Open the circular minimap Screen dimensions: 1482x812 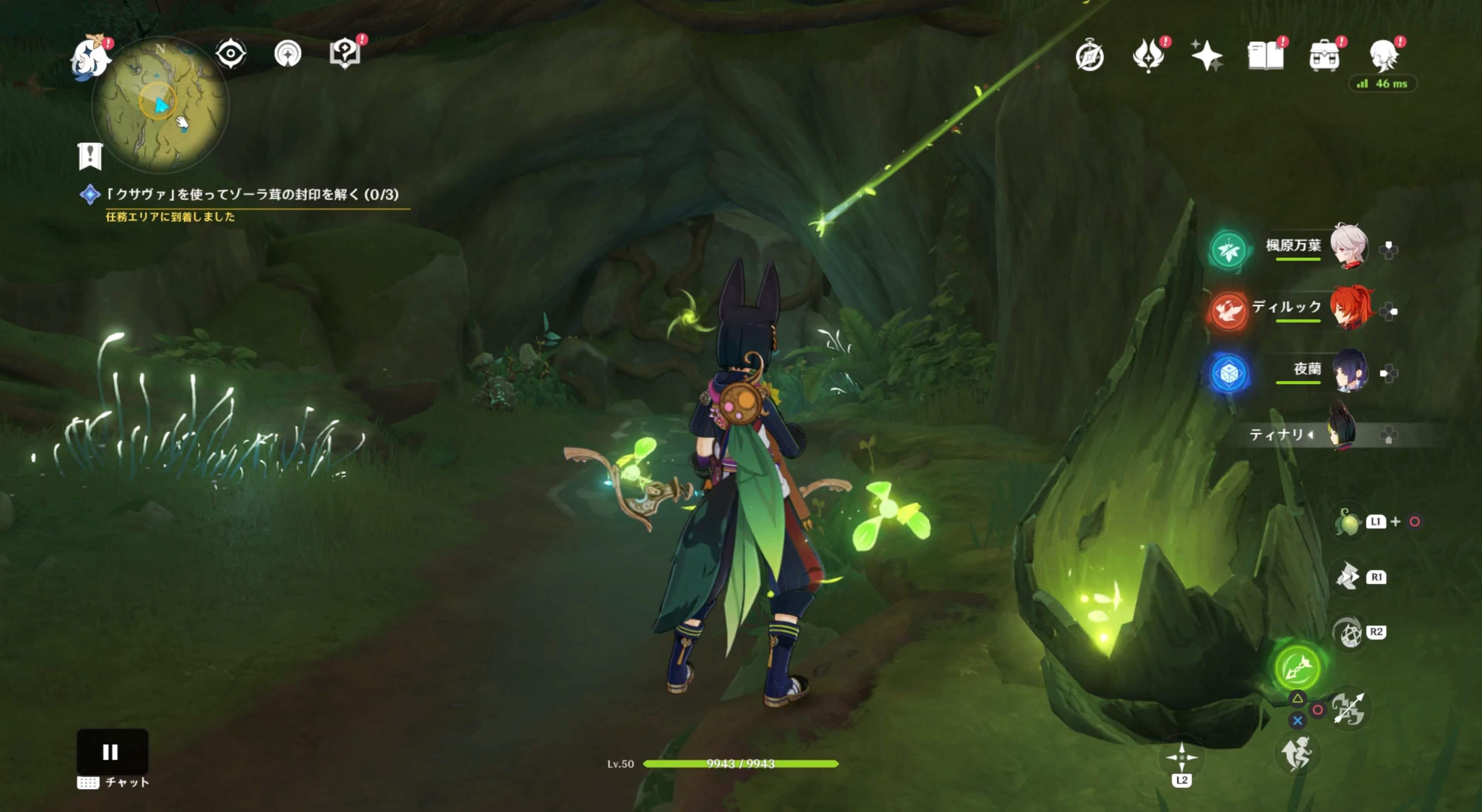click(161, 105)
